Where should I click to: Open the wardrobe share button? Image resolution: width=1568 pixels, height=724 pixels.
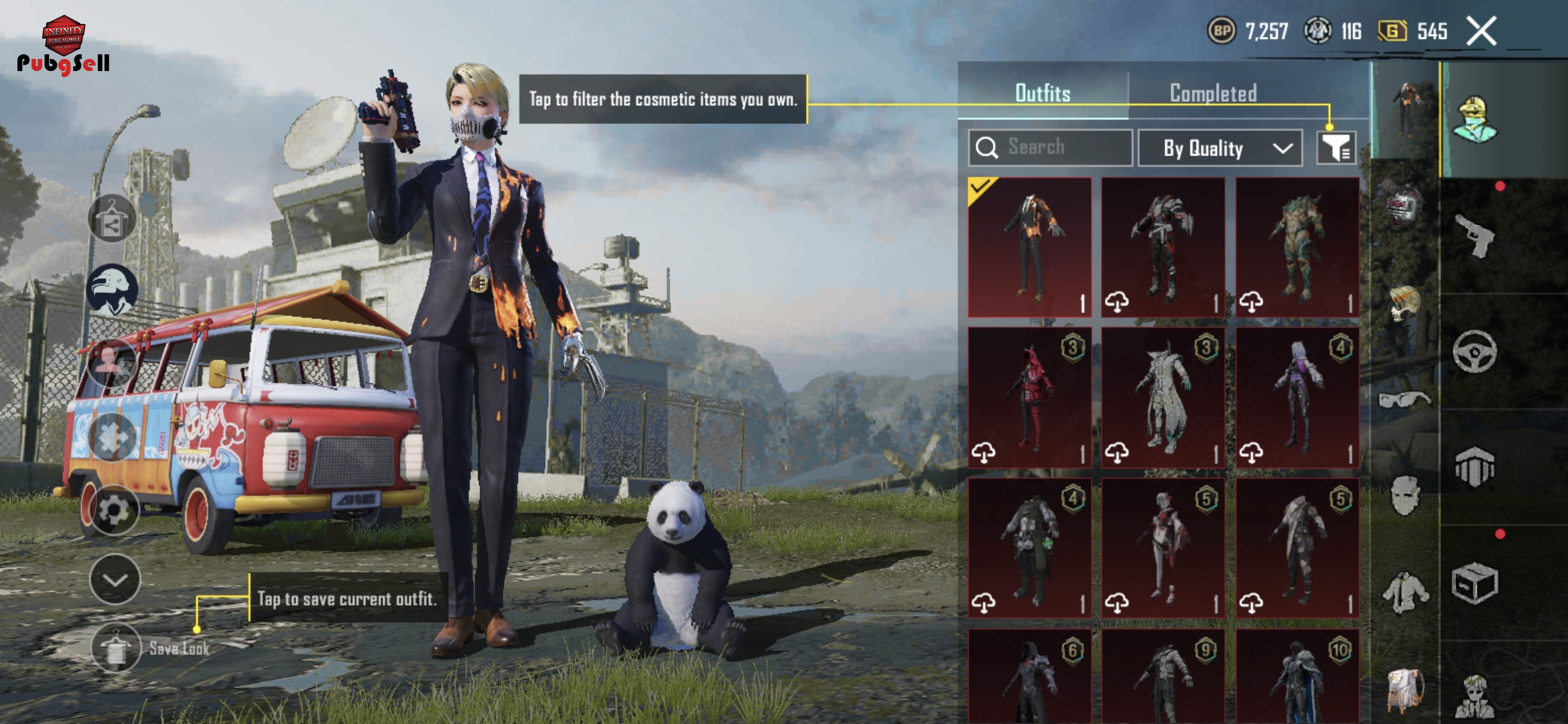(x=112, y=219)
